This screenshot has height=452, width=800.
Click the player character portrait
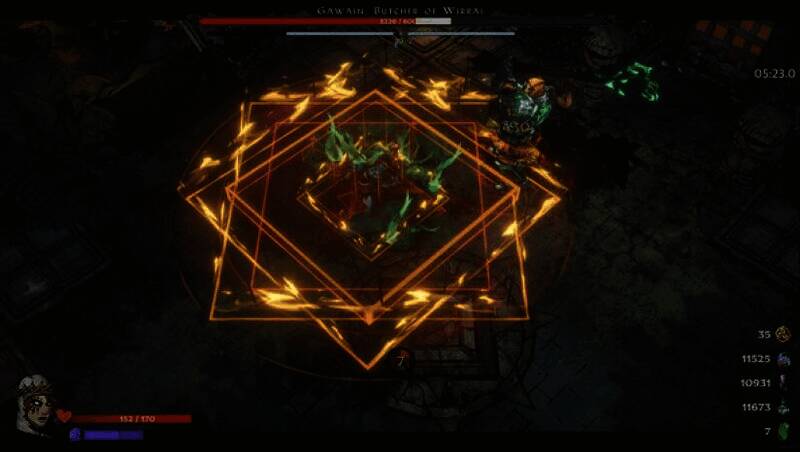(x=33, y=404)
